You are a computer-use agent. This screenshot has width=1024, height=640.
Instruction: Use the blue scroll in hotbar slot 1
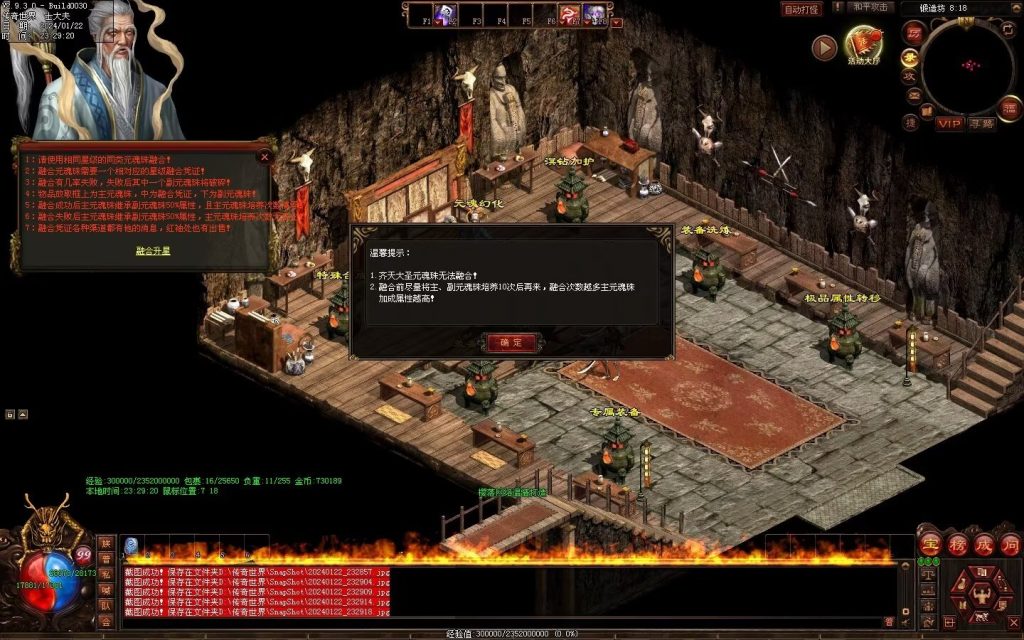131,545
